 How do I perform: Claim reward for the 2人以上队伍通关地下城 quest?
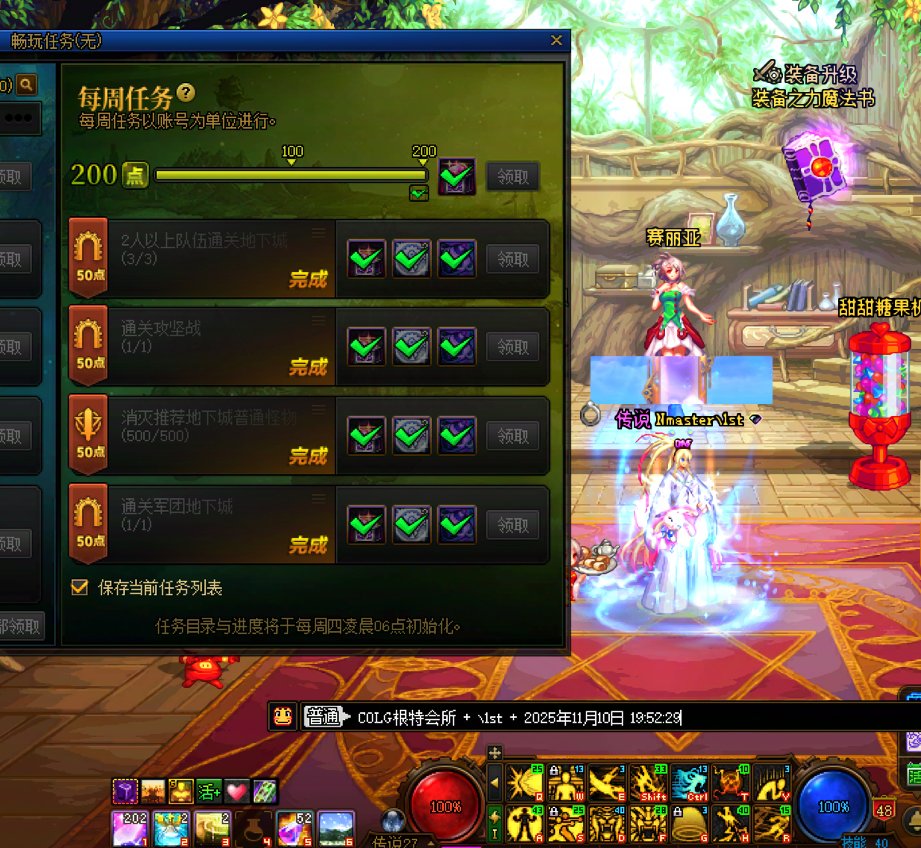click(513, 260)
